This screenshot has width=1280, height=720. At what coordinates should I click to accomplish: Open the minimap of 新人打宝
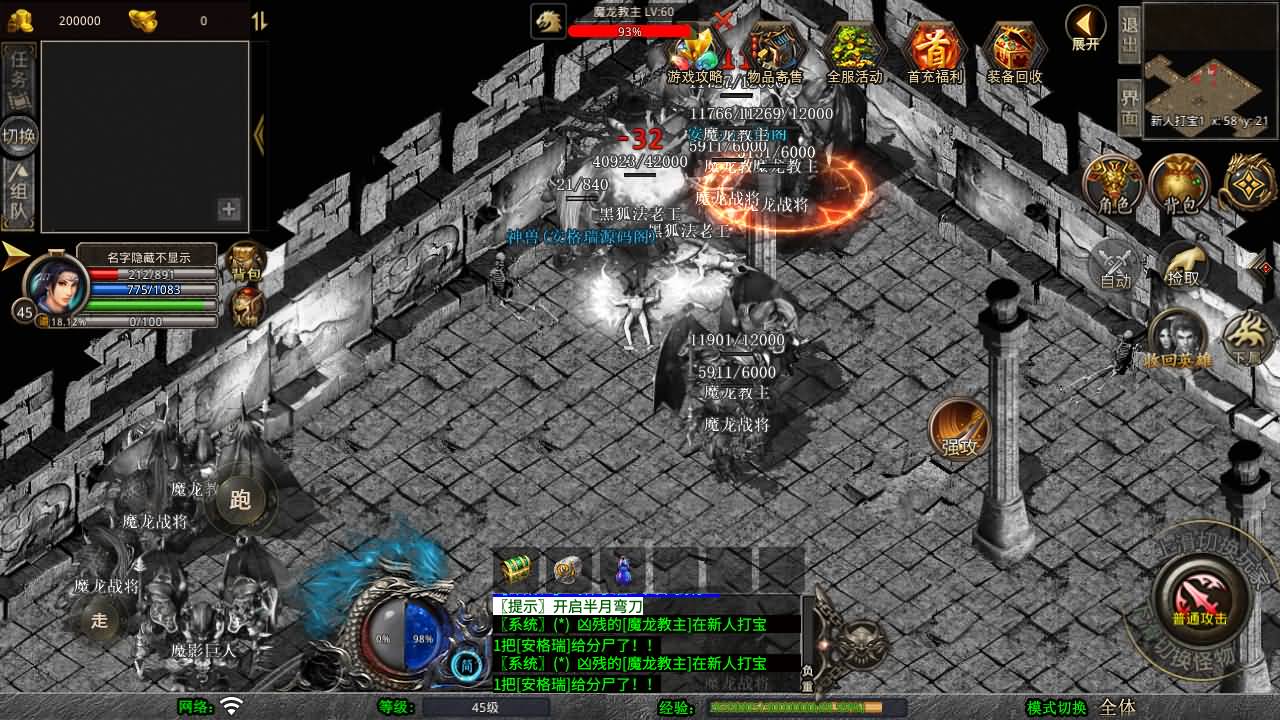[x=1209, y=62]
